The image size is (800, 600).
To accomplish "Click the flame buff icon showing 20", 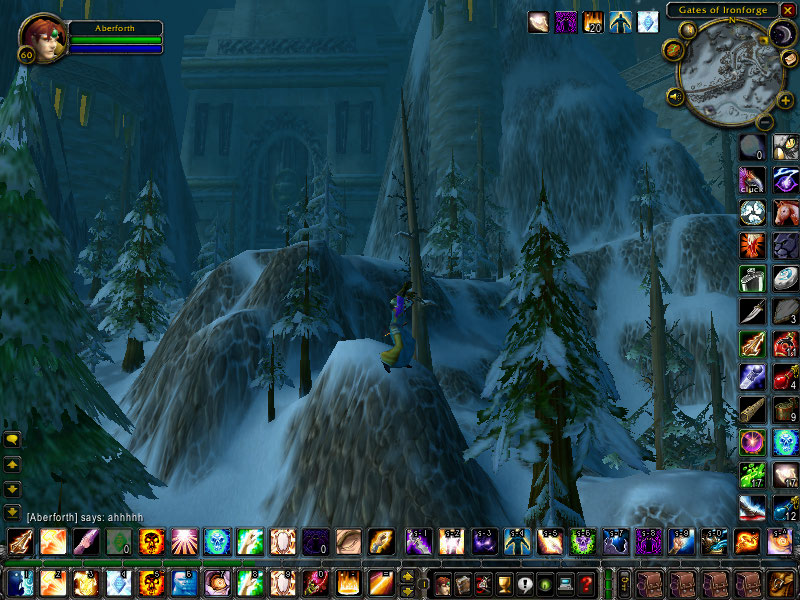I will [x=593, y=21].
